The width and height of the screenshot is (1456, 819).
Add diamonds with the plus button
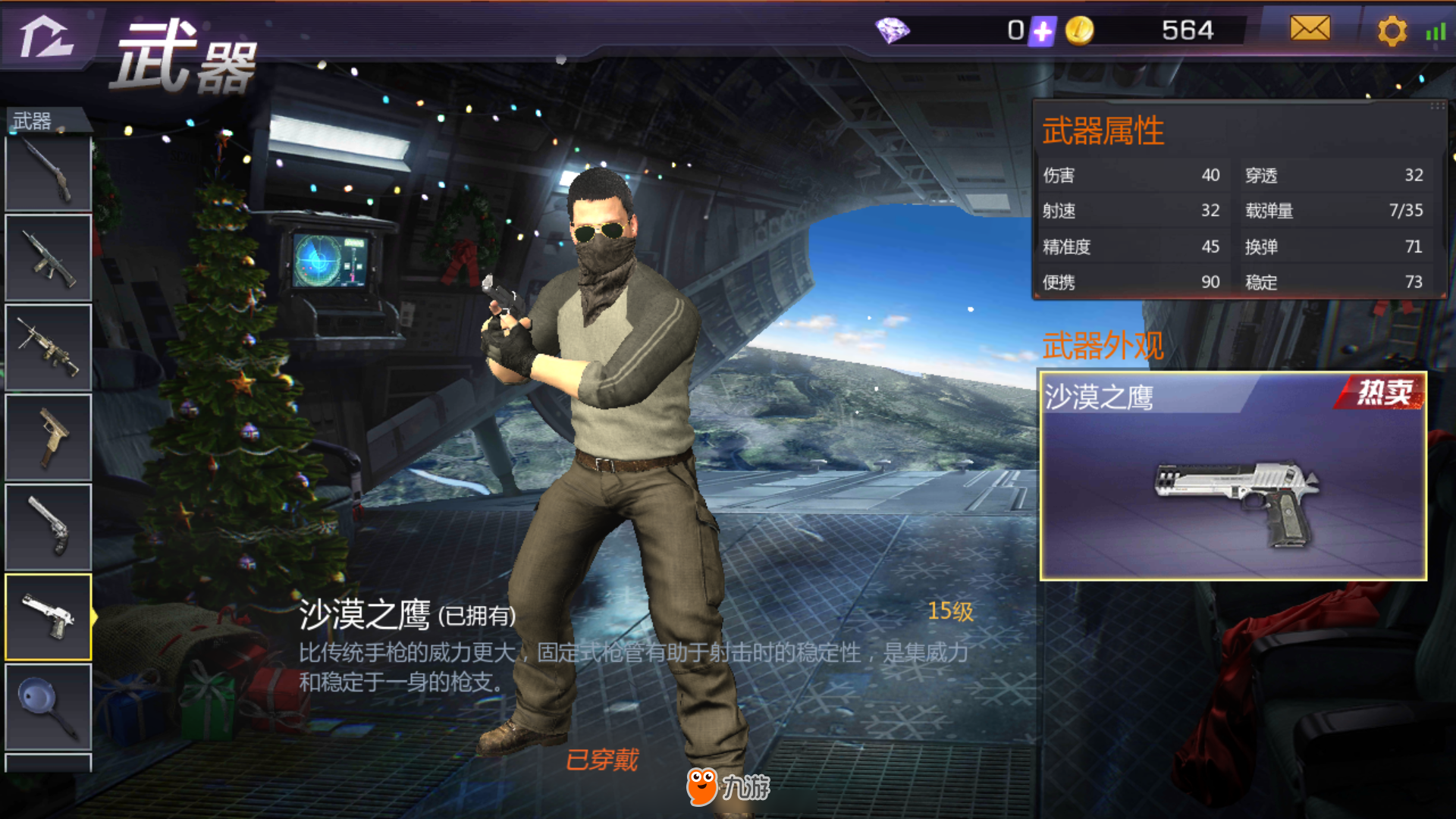[x=1043, y=31]
